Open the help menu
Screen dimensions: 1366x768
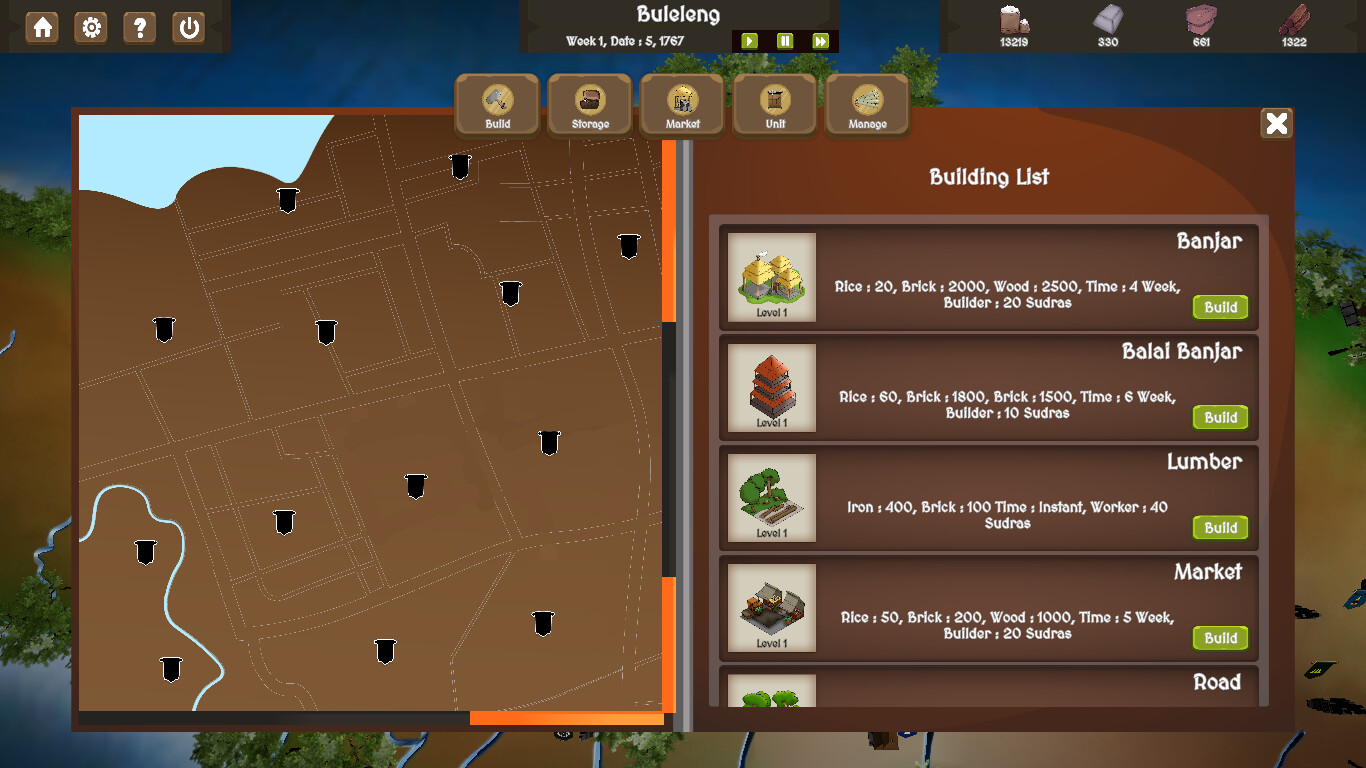139,28
